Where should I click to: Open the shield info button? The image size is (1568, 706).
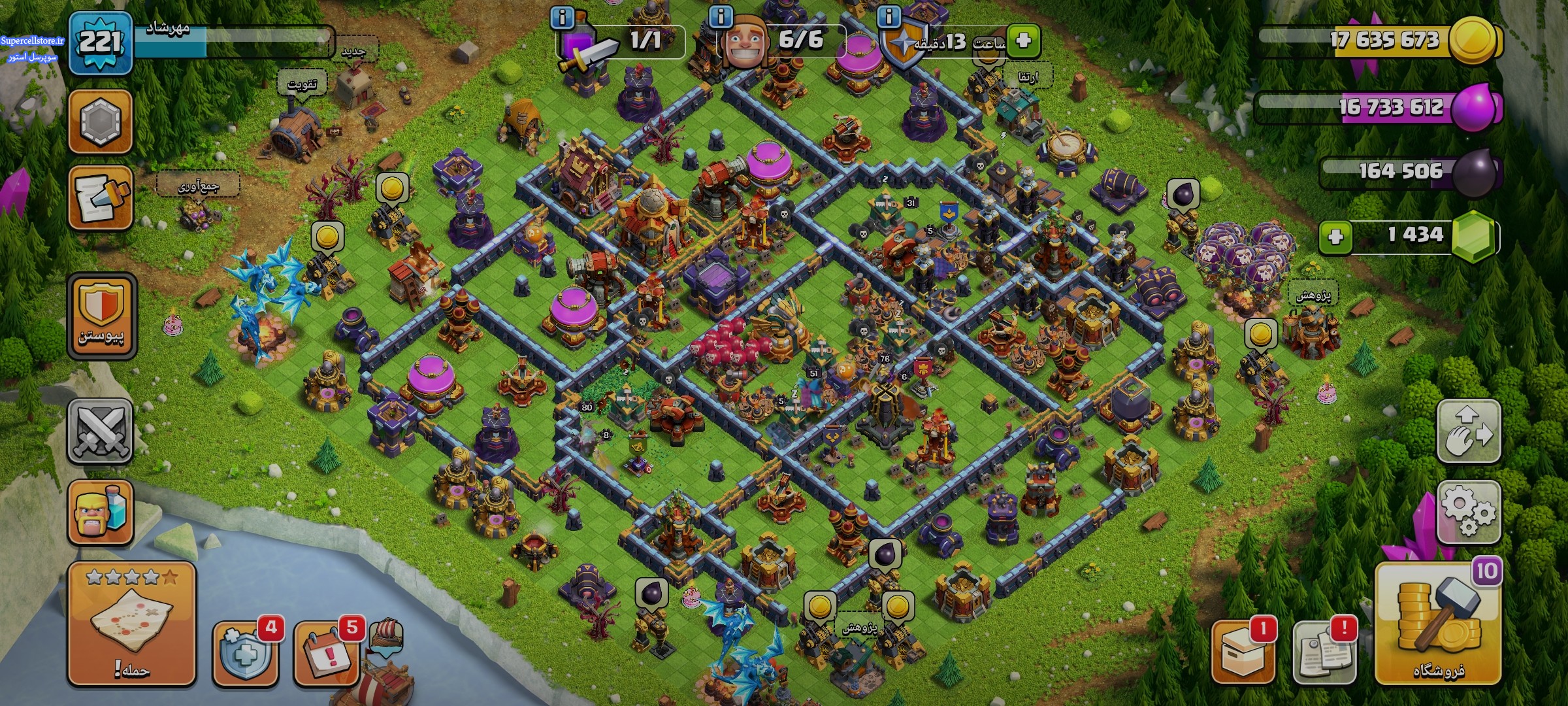[889, 16]
